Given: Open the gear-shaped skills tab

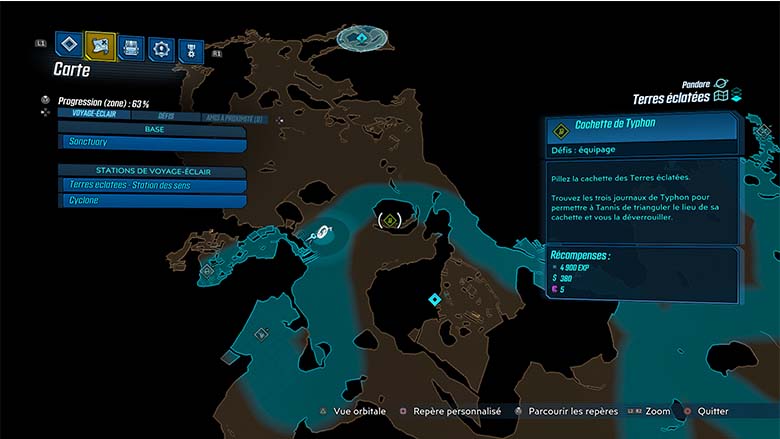Looking at the screenshot, I should (161, 48).
